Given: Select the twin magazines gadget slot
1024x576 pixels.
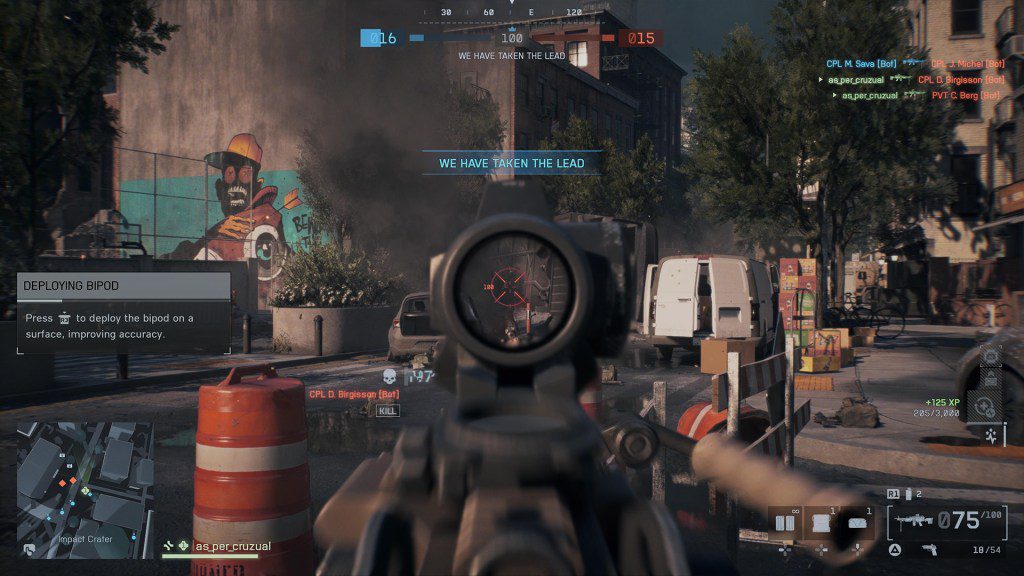Looking at the screenshot, I should [784, 522].
